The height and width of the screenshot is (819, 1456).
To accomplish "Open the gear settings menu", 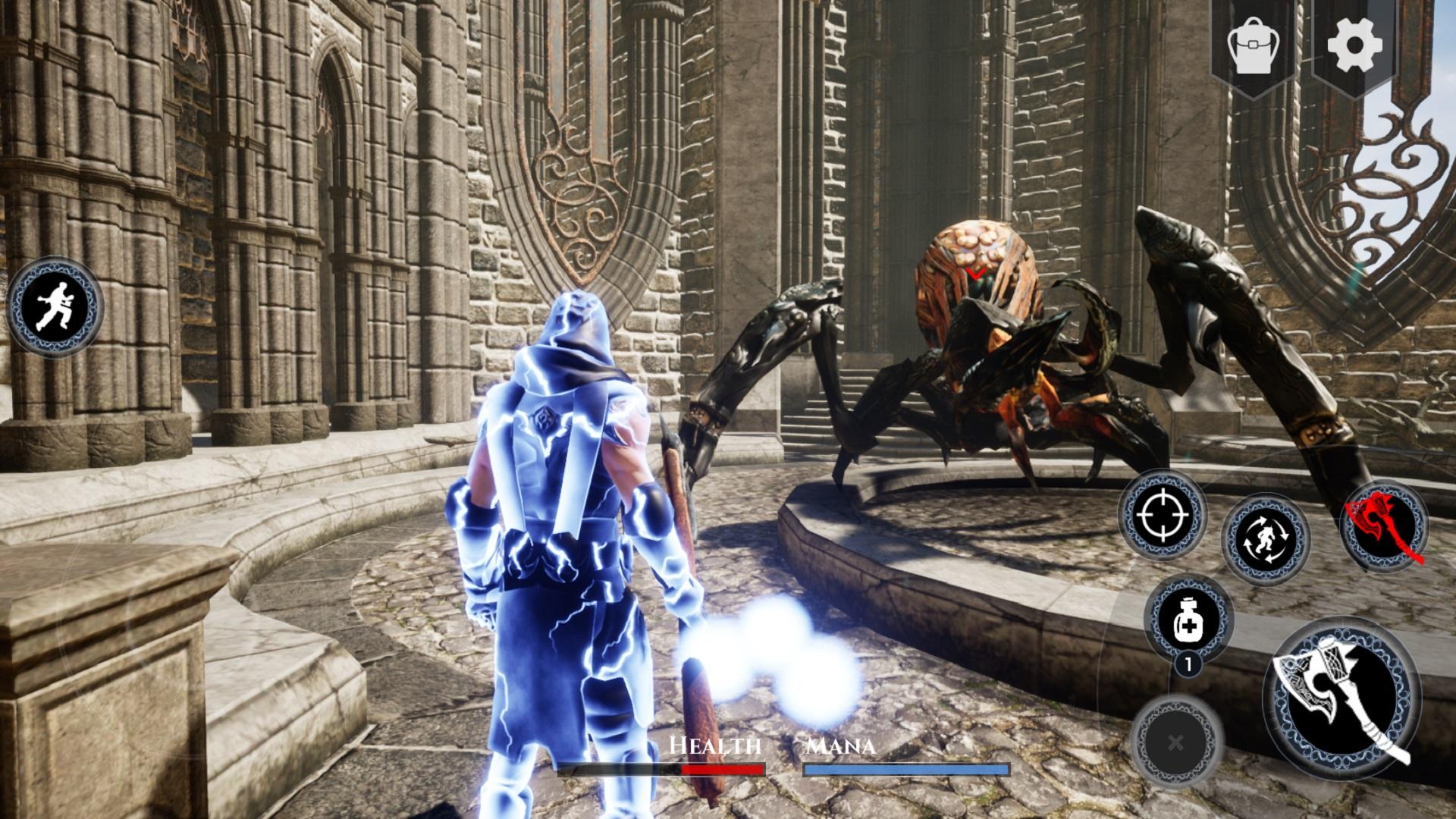I will (1355, 45).
